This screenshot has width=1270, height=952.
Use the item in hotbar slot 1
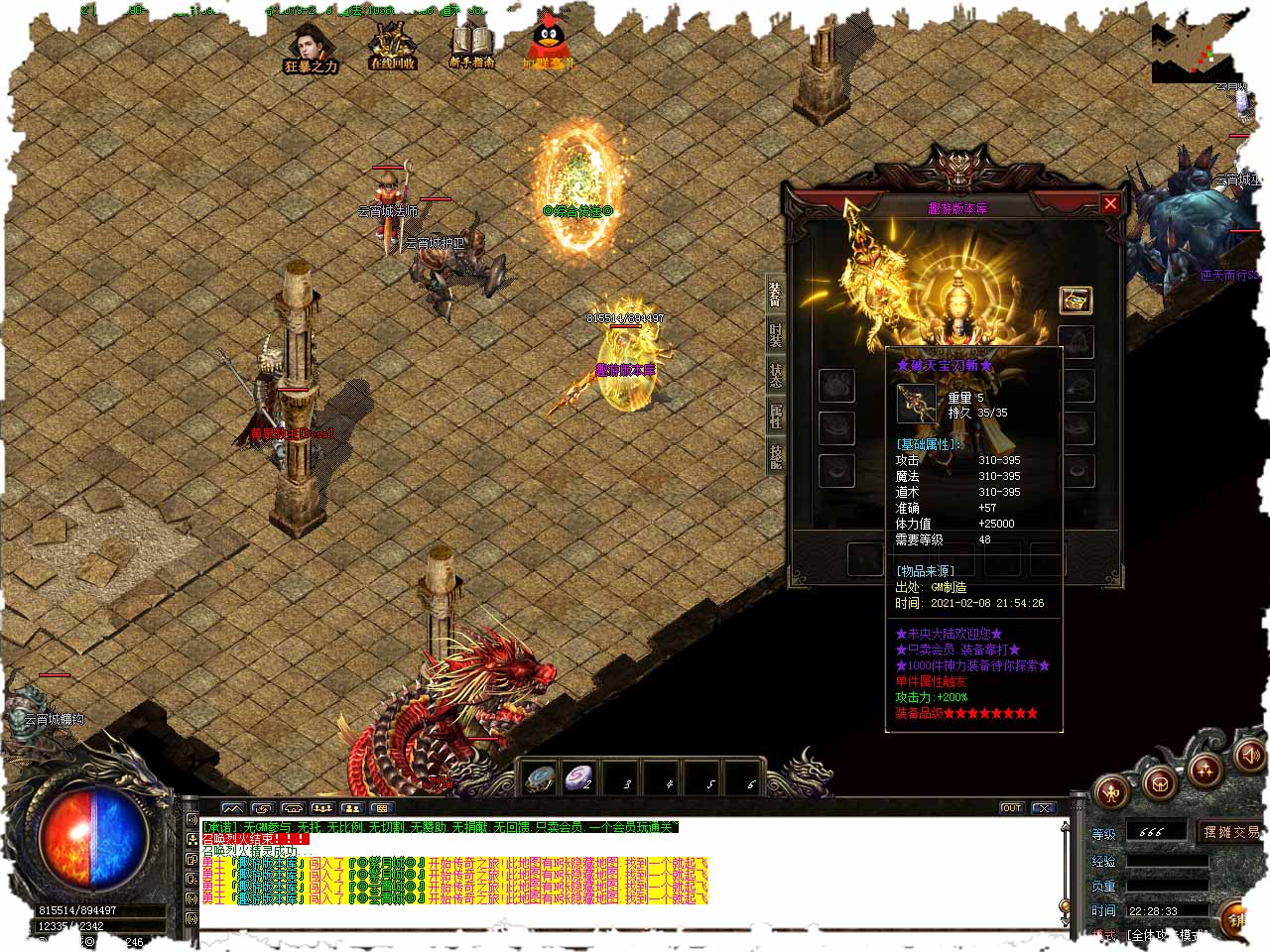[541, 779]
